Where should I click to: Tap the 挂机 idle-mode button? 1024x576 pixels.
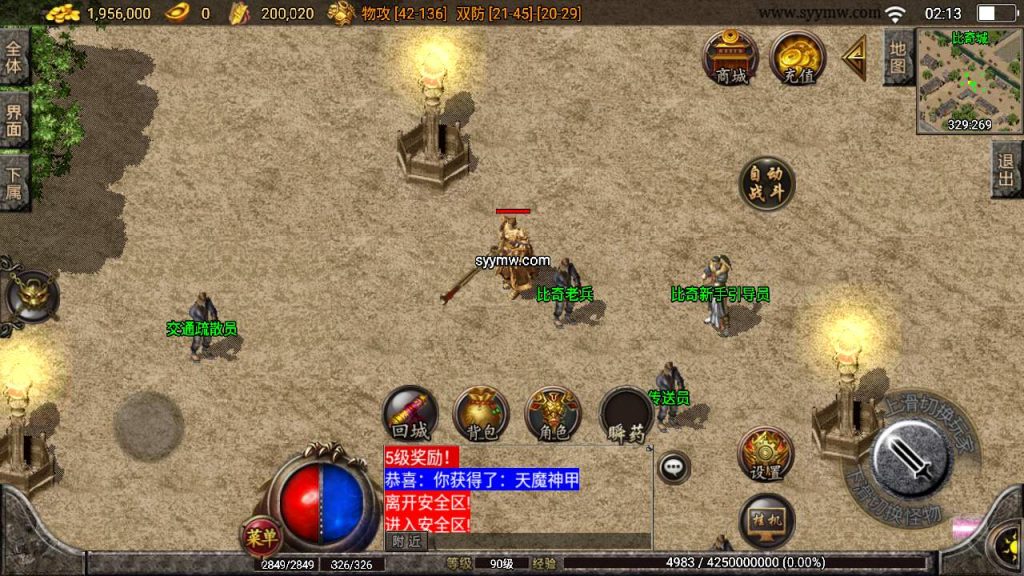click(x=766, y=521)
